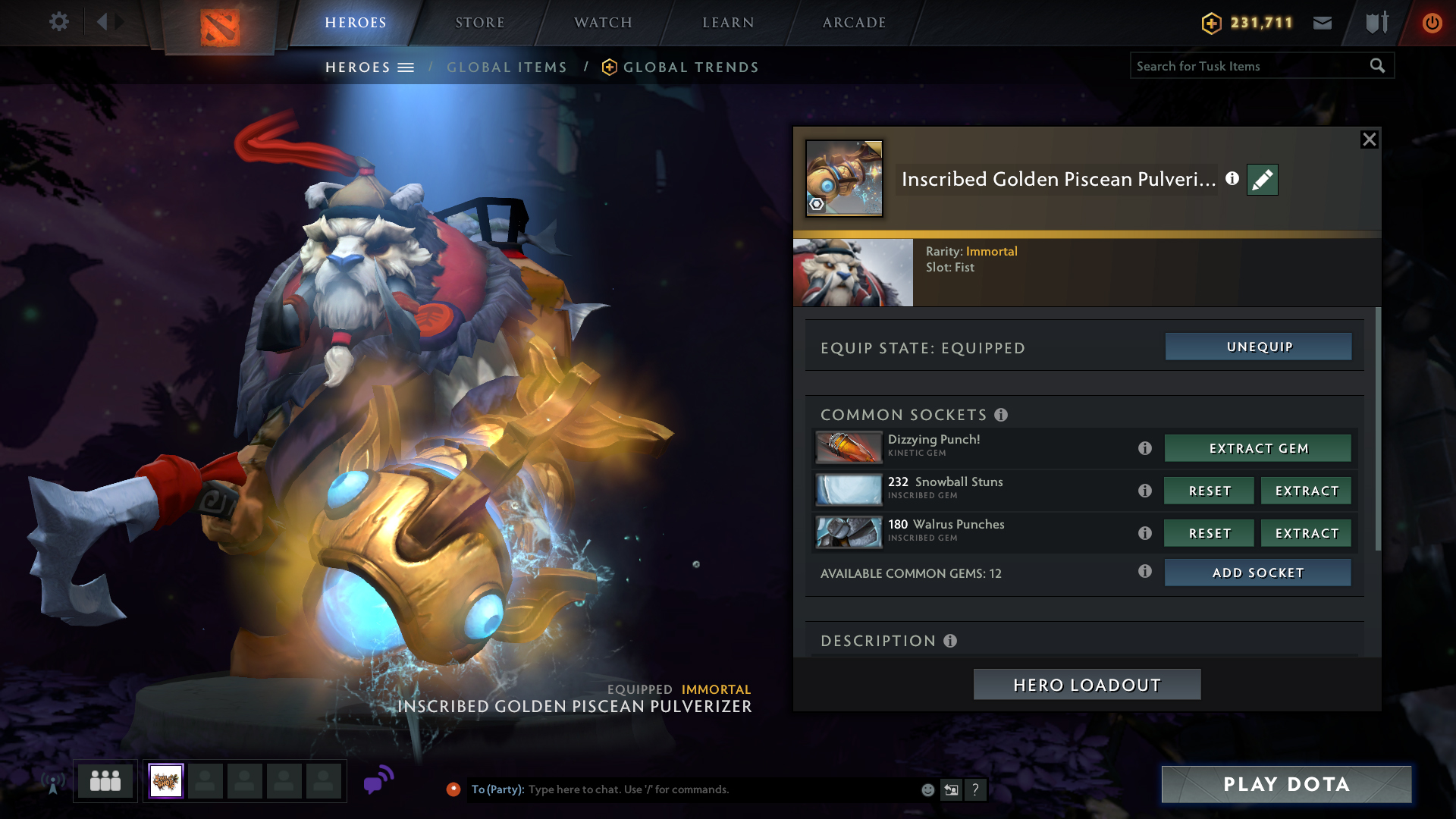
Task: Rename item with the pencil button
Action: point(1262,180)
